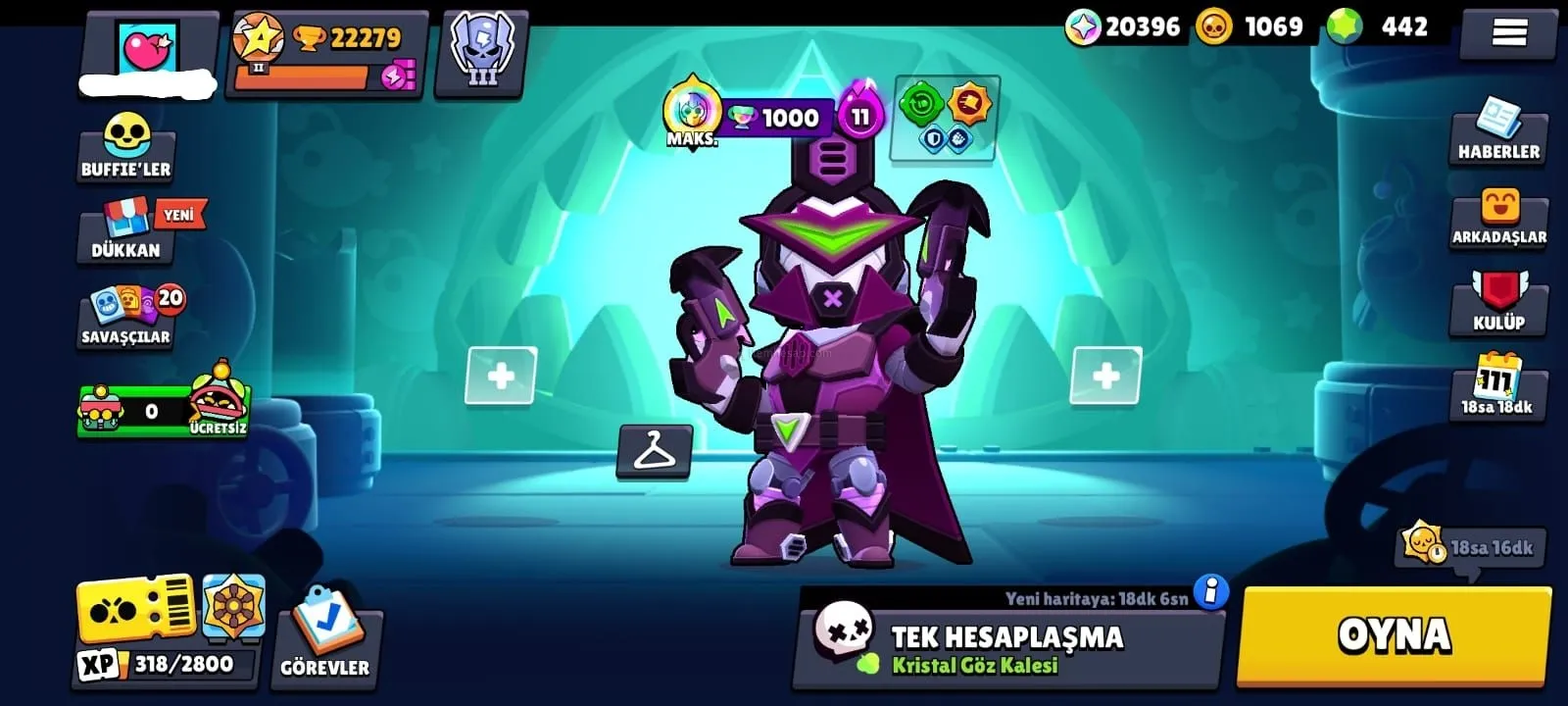Viewport: 1568px width, 706px height.
Task: Open the KULÜP club page
Action: tap(1498, 302)
